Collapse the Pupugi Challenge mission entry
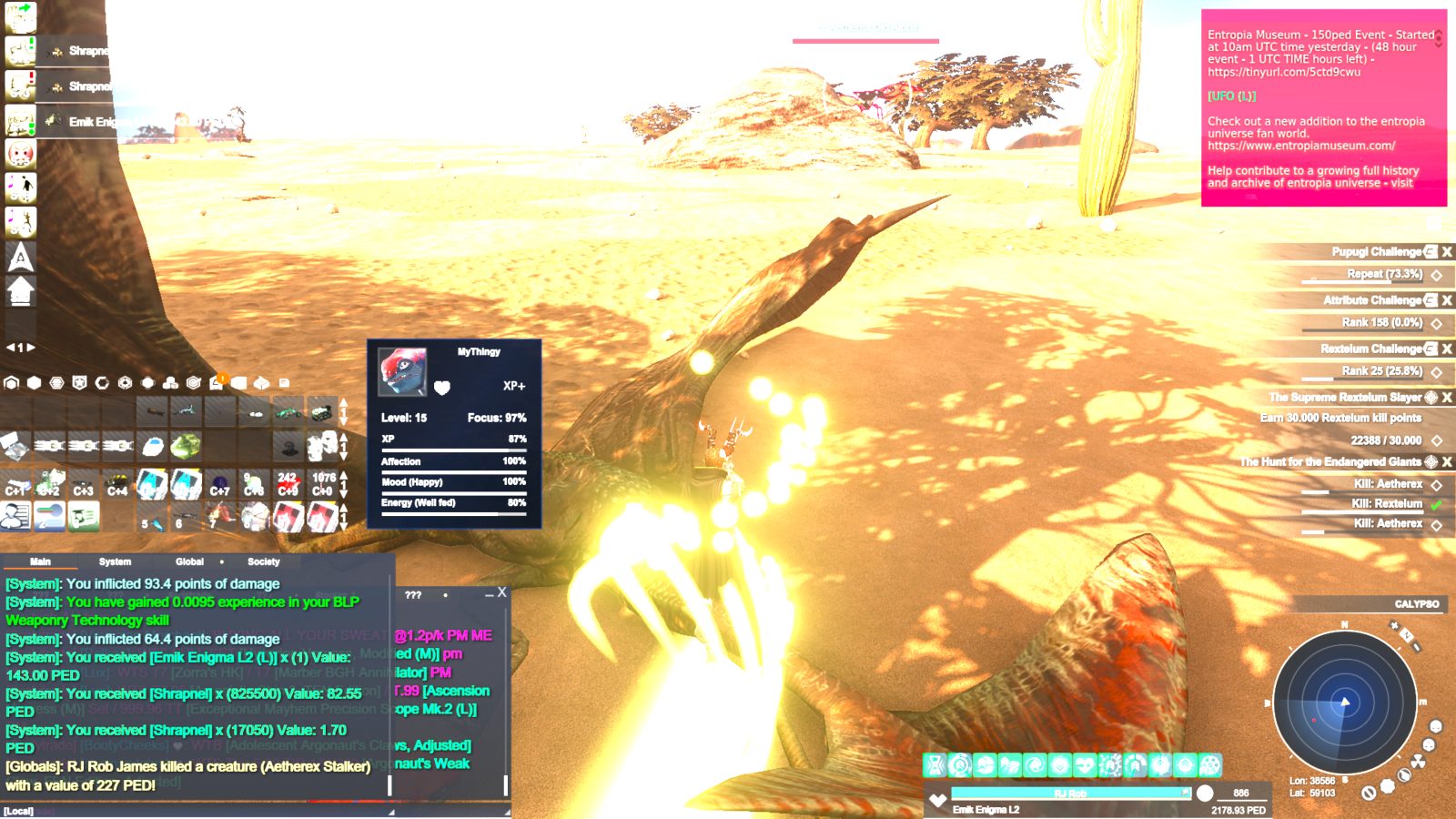The height and width of the screenshot is (819, 1456). (x=1431, y=252)
